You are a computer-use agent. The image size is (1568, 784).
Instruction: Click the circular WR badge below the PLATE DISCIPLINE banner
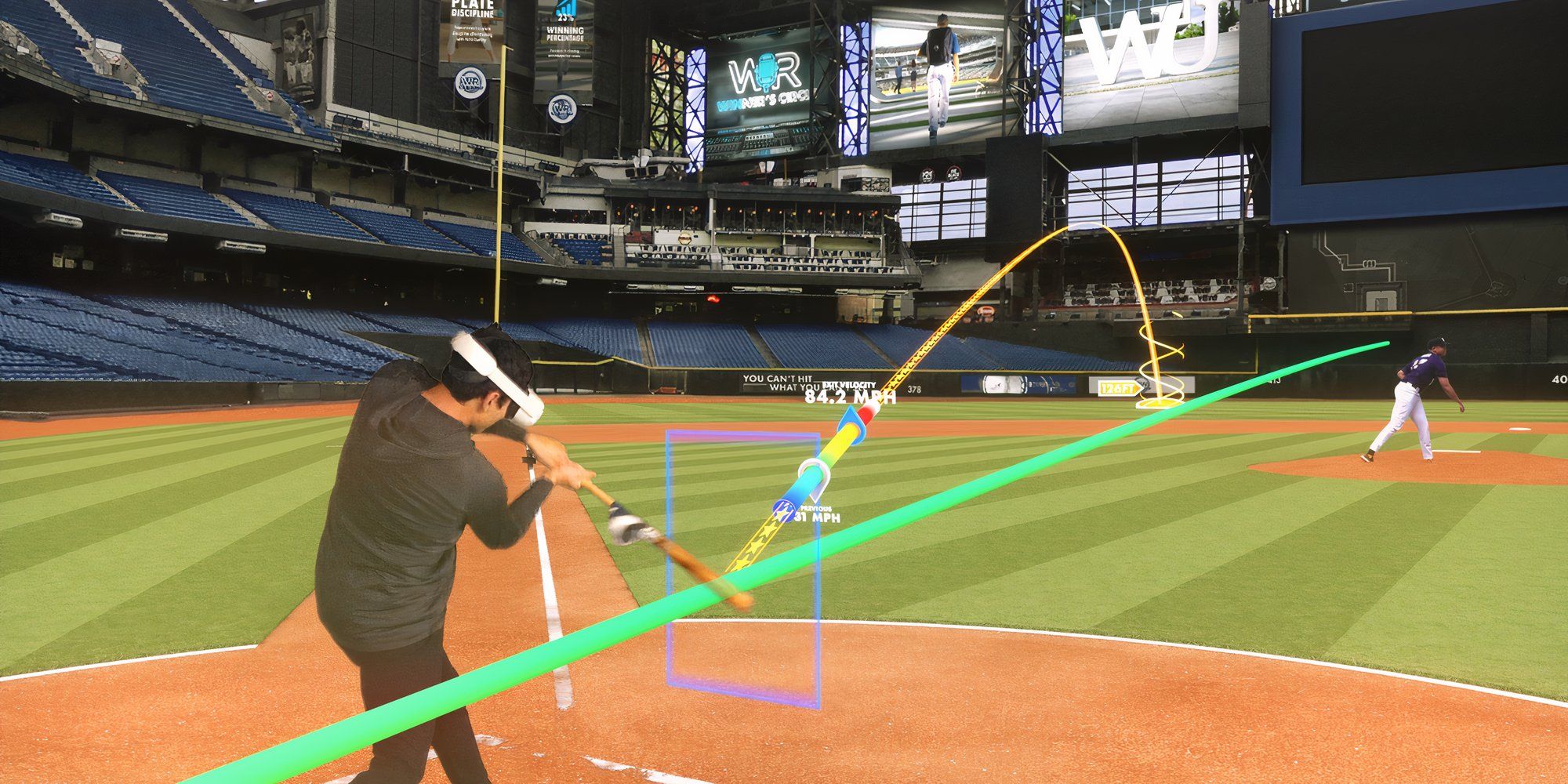coord(471,81)
